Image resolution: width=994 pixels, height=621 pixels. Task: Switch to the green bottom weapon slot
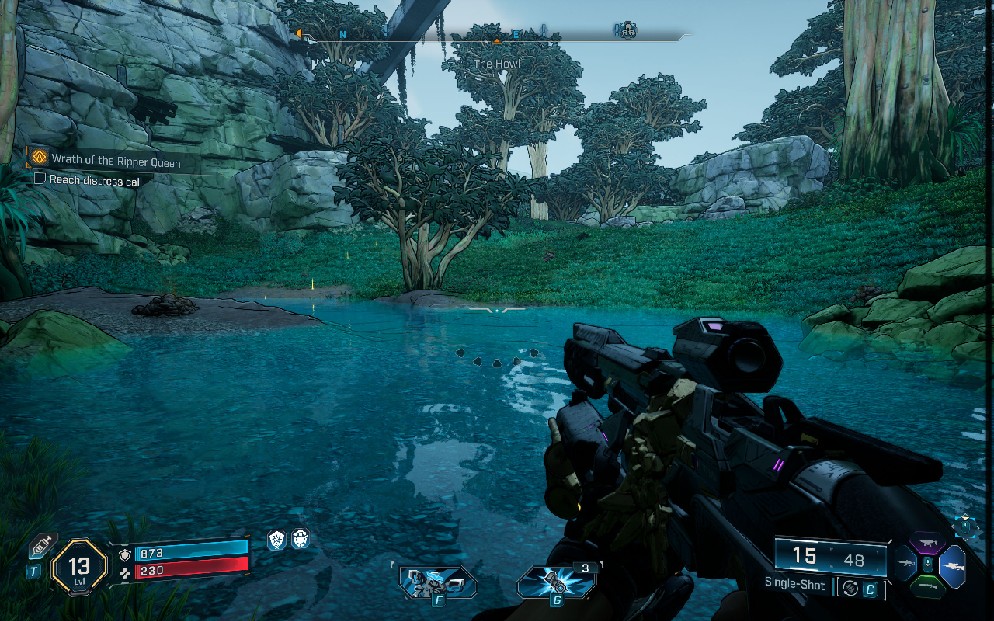click(926, 586)
